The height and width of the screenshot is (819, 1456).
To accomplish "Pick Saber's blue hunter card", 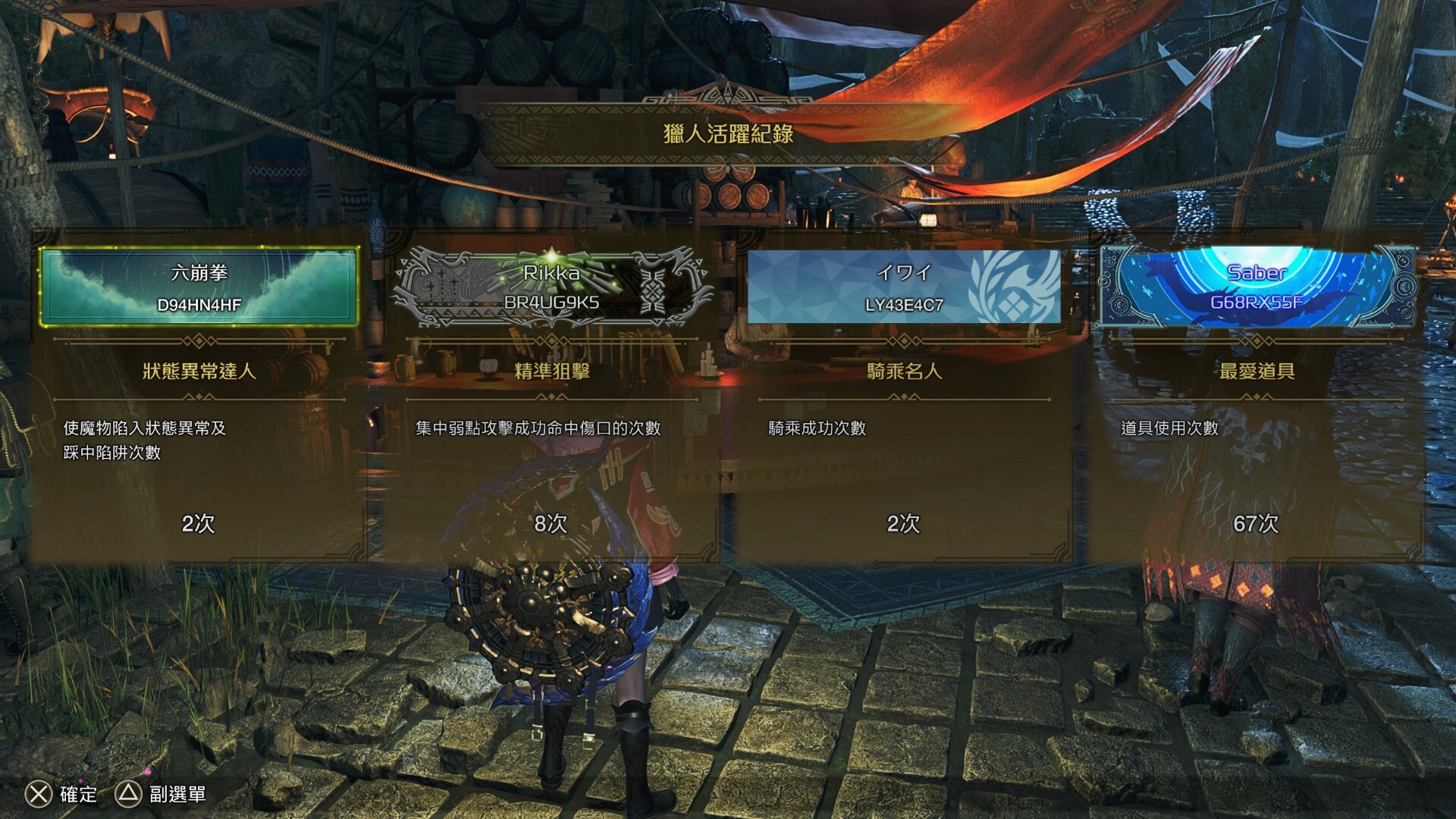I will 1257,287.
